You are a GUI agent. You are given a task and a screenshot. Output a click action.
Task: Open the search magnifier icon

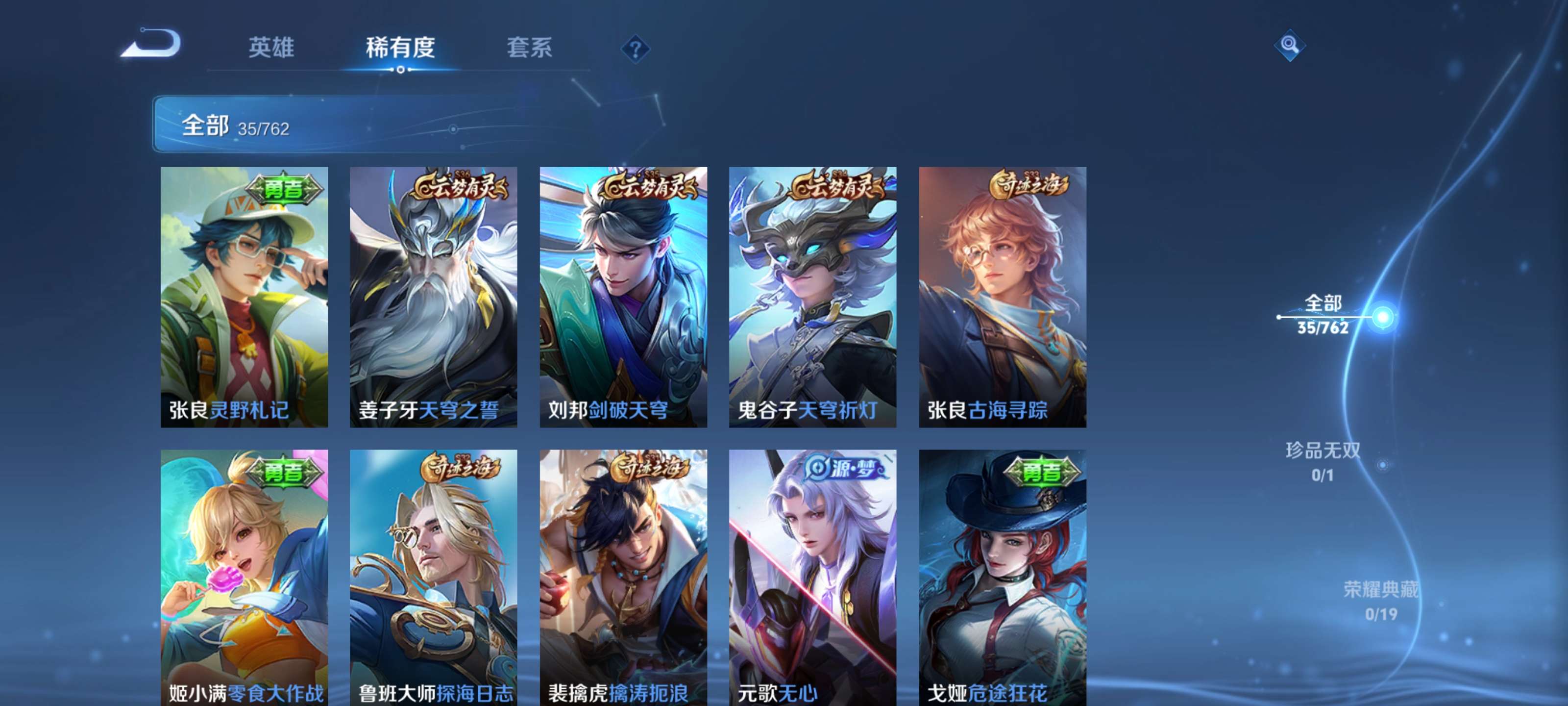click(1289, 46)
